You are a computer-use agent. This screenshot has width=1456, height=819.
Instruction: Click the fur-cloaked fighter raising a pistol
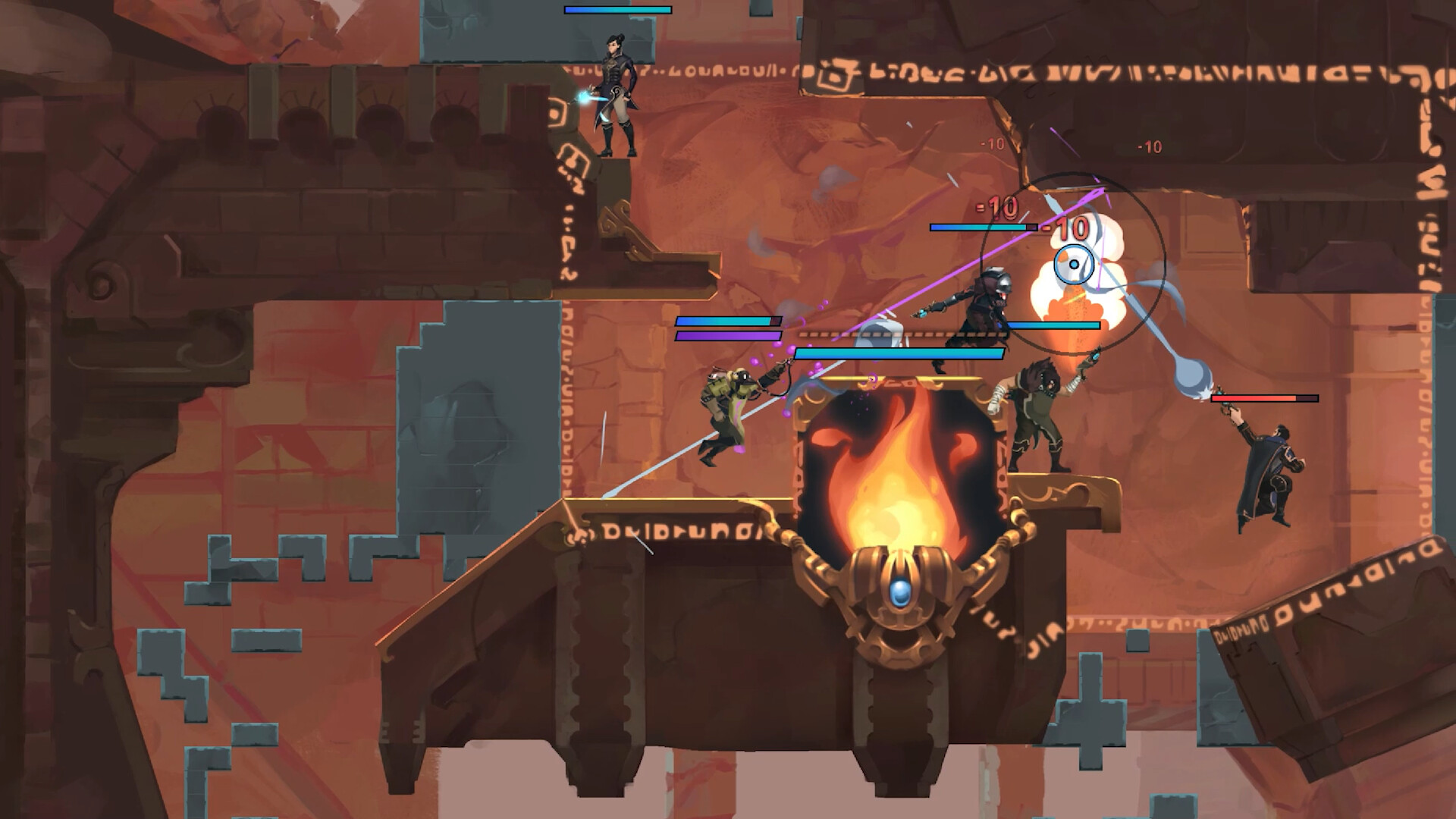[x=1039, y=417]
